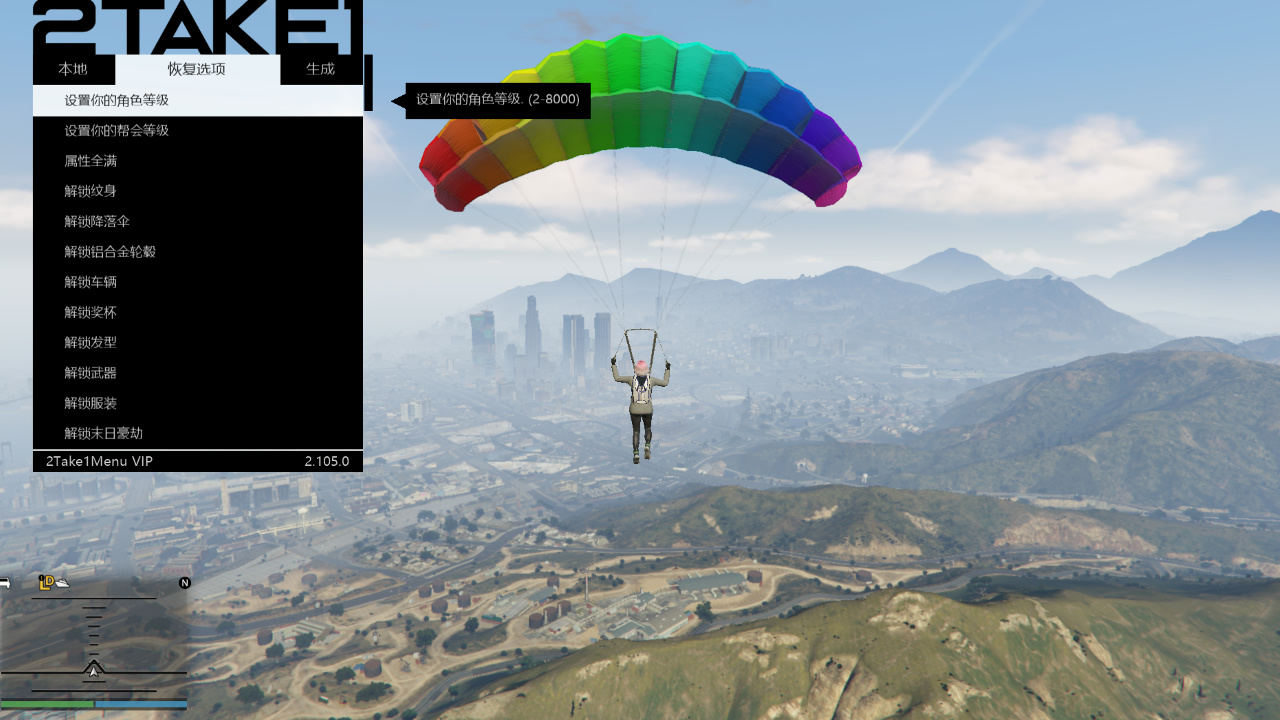Open the 生成 tab
This screenshot has height=720, width=1280.
(321, 69)
